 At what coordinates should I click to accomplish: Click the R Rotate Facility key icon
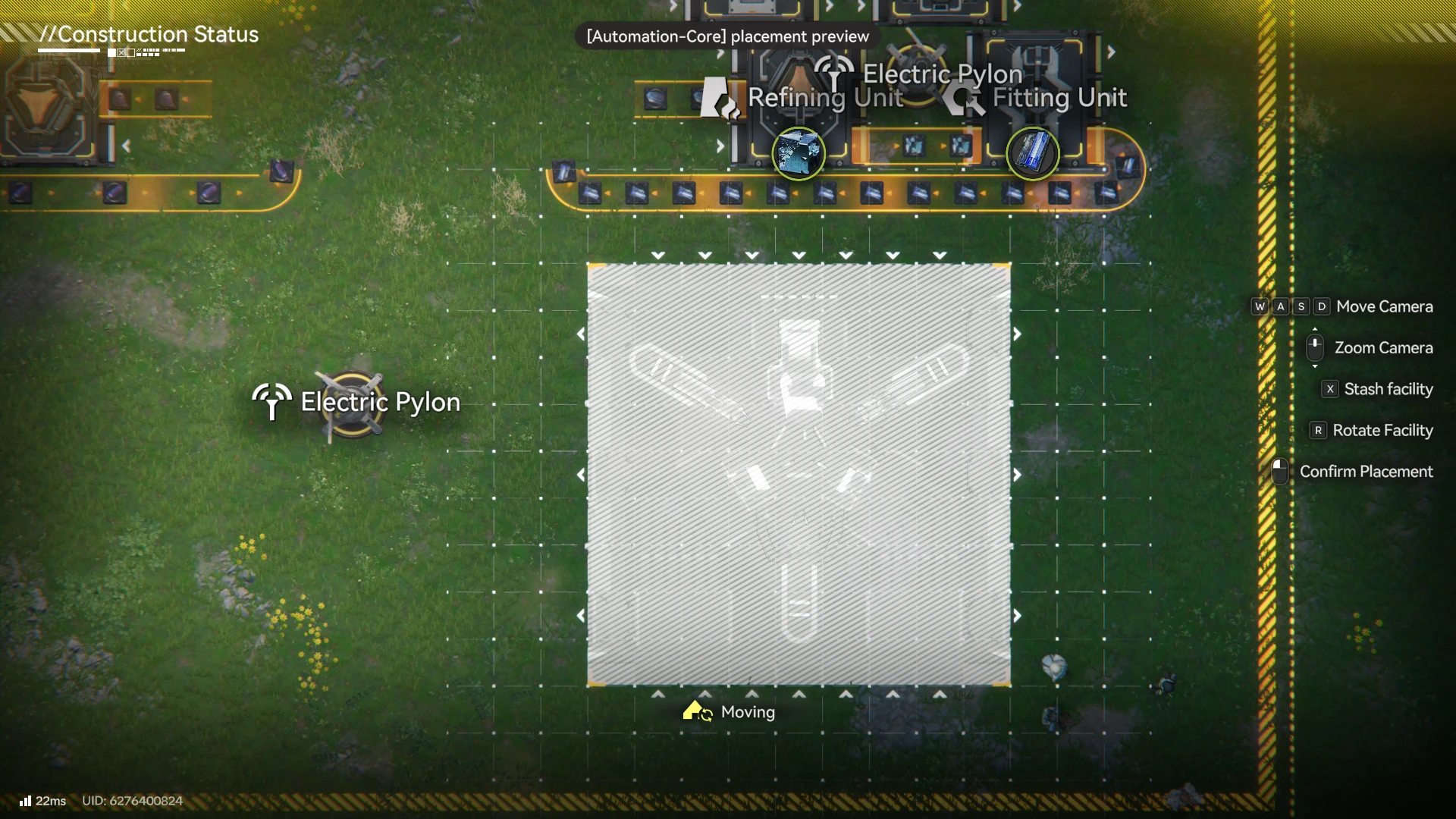click(x=1317, y=430)
